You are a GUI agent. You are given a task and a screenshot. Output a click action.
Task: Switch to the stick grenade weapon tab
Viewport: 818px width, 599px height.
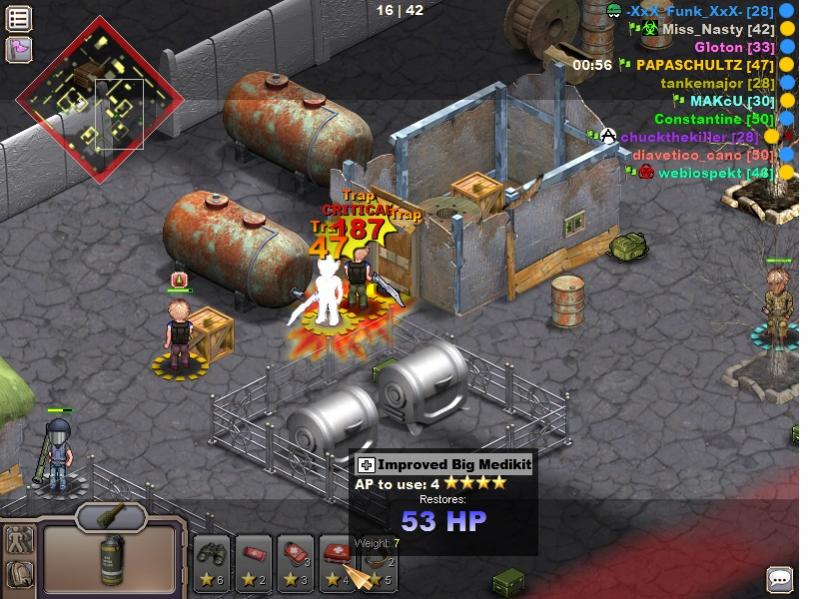(x=111, y=515)
